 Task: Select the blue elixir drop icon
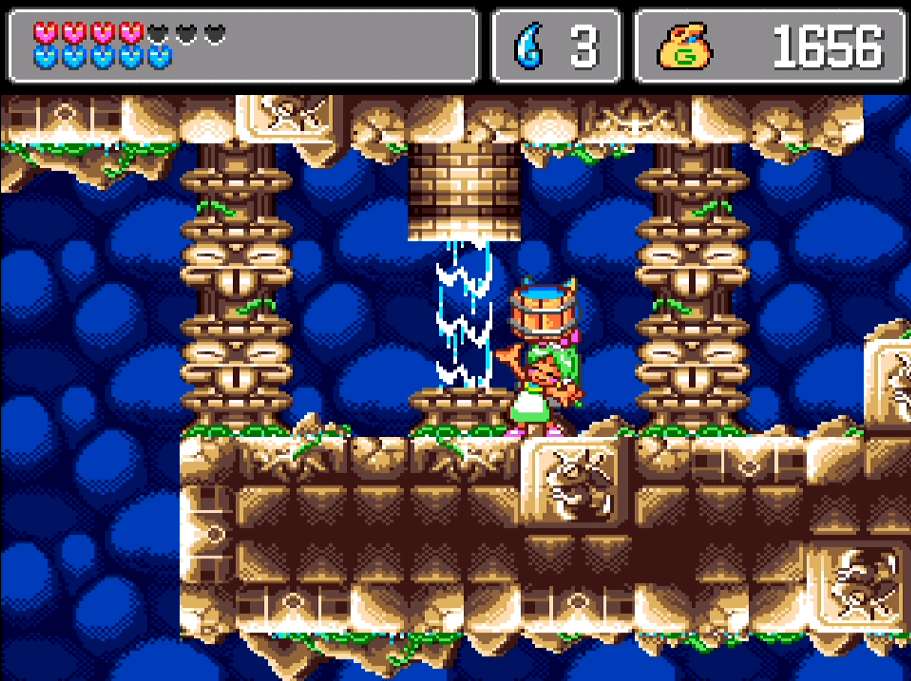click(526, 47)
